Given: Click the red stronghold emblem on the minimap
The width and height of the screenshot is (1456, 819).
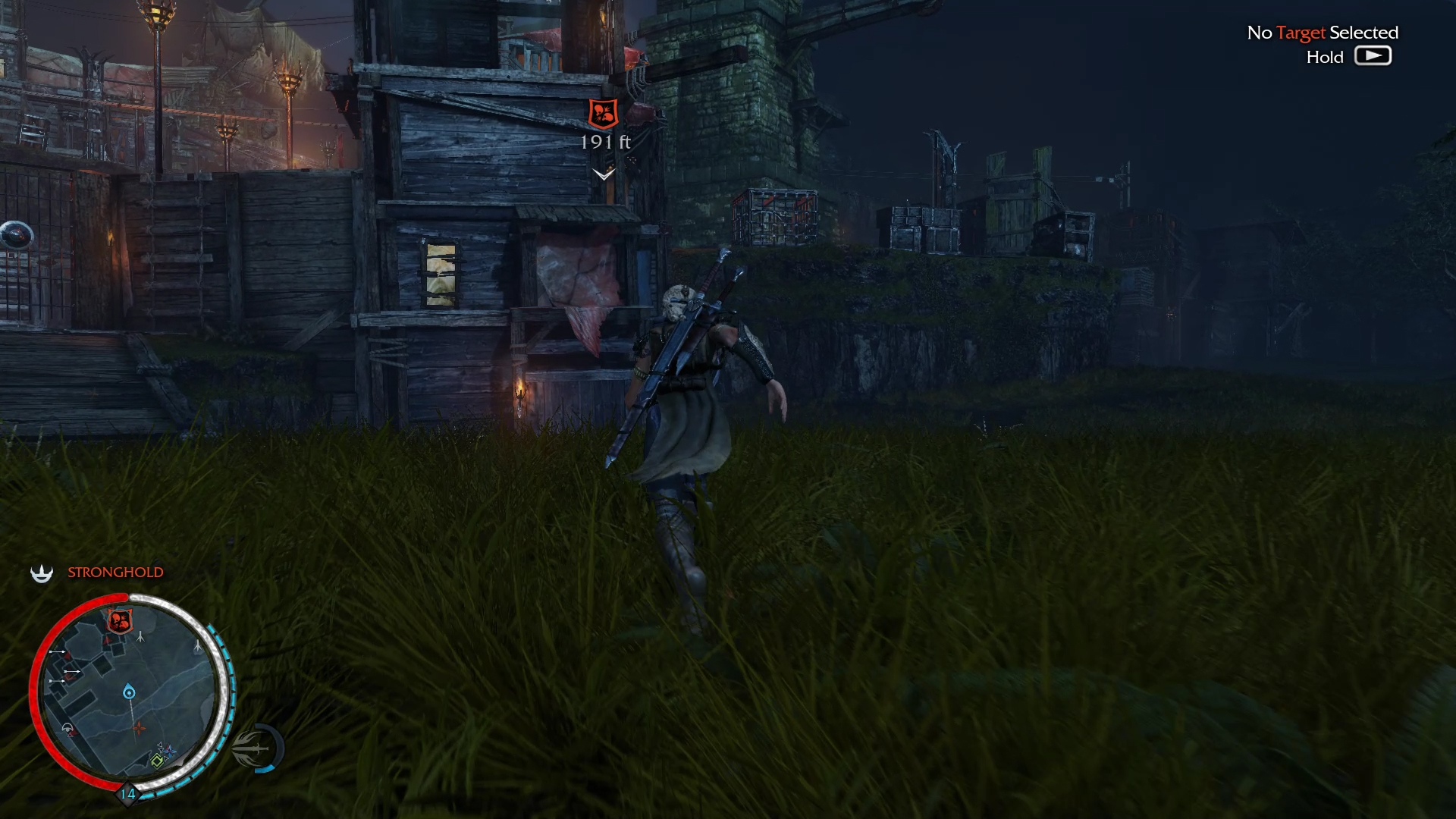Looking at the screenshot, I should 119,620.
